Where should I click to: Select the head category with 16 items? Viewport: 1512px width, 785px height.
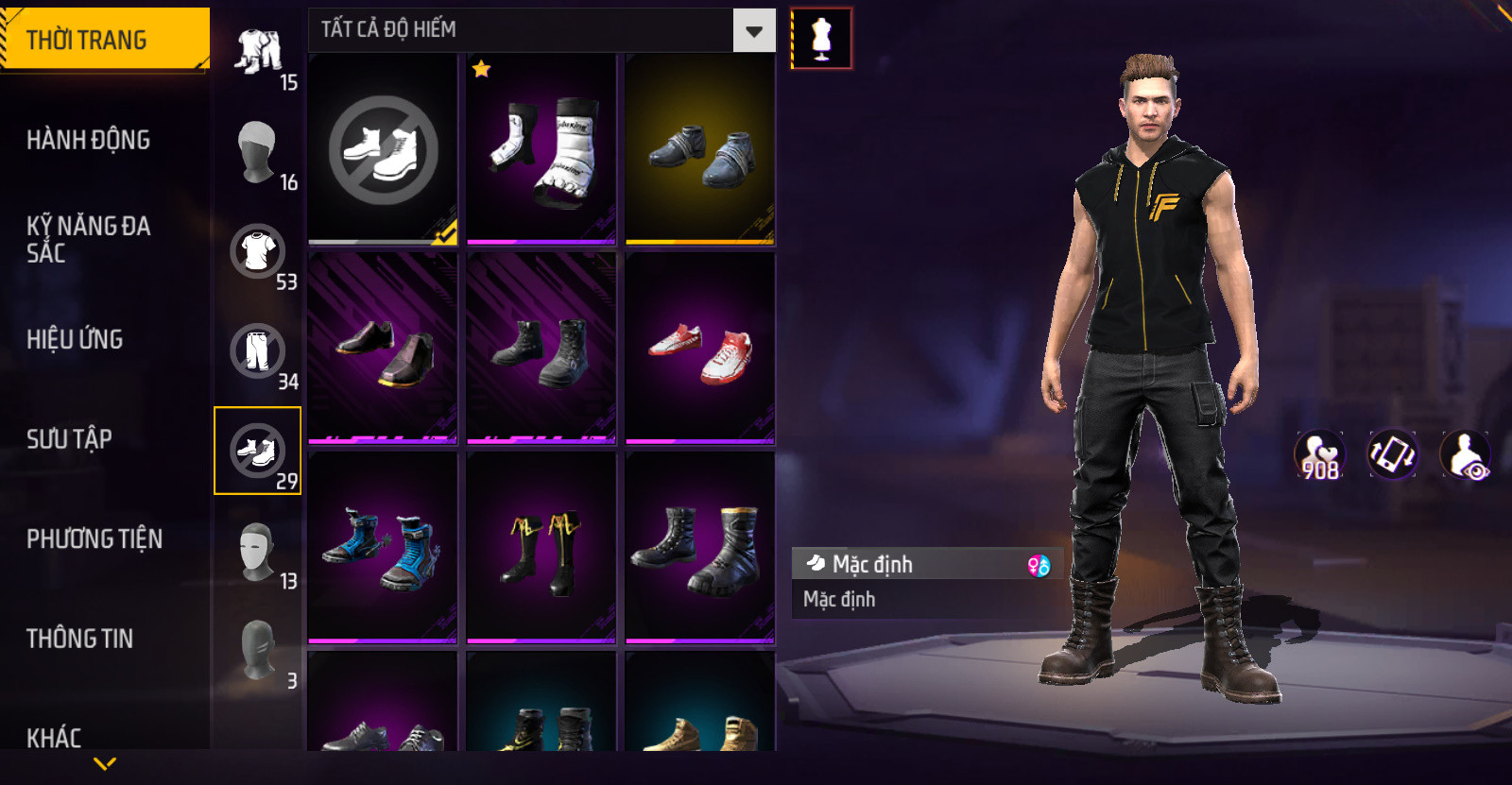(258, 152)
